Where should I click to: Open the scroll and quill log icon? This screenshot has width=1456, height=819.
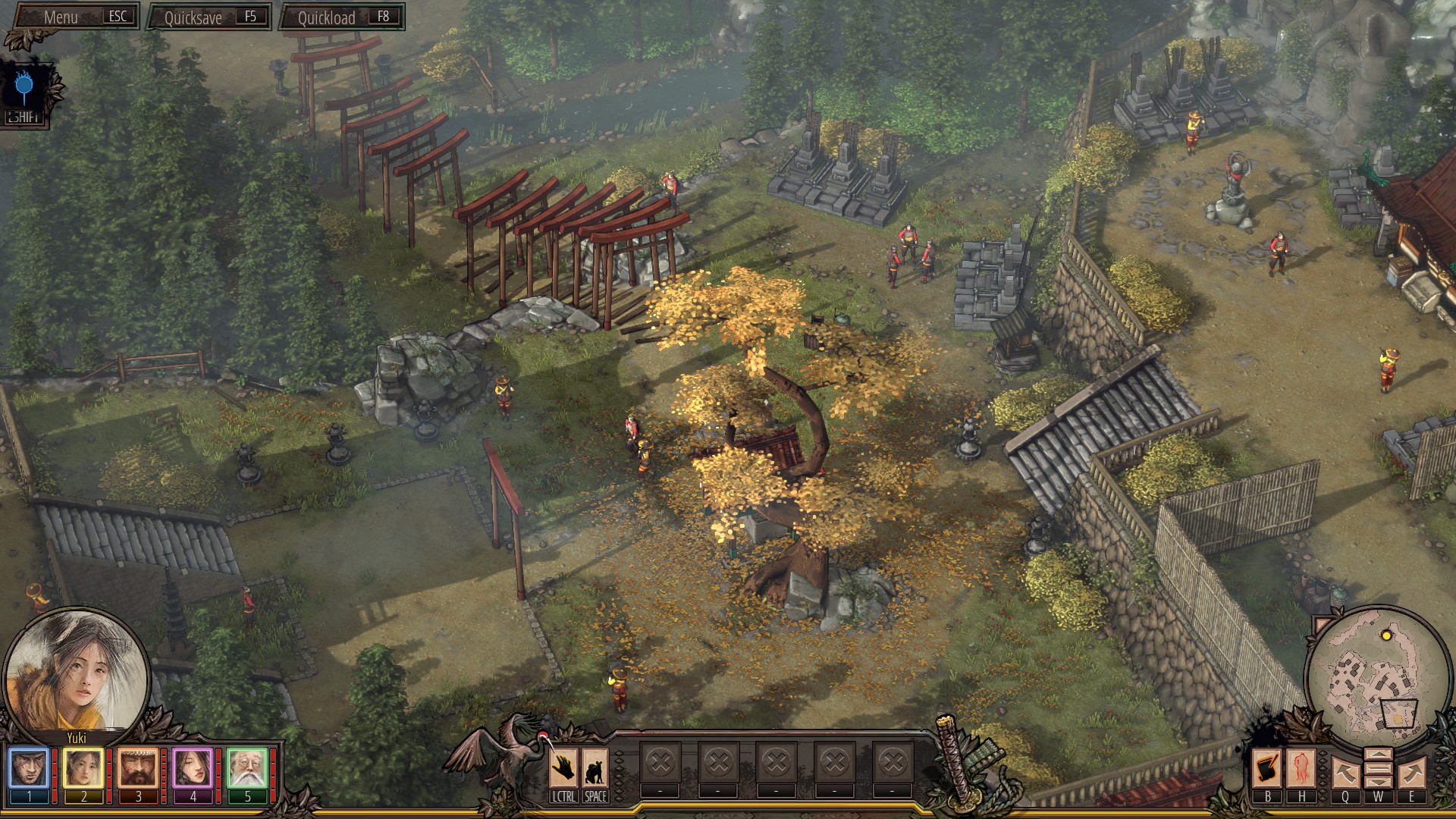(x=1266, y=769)
